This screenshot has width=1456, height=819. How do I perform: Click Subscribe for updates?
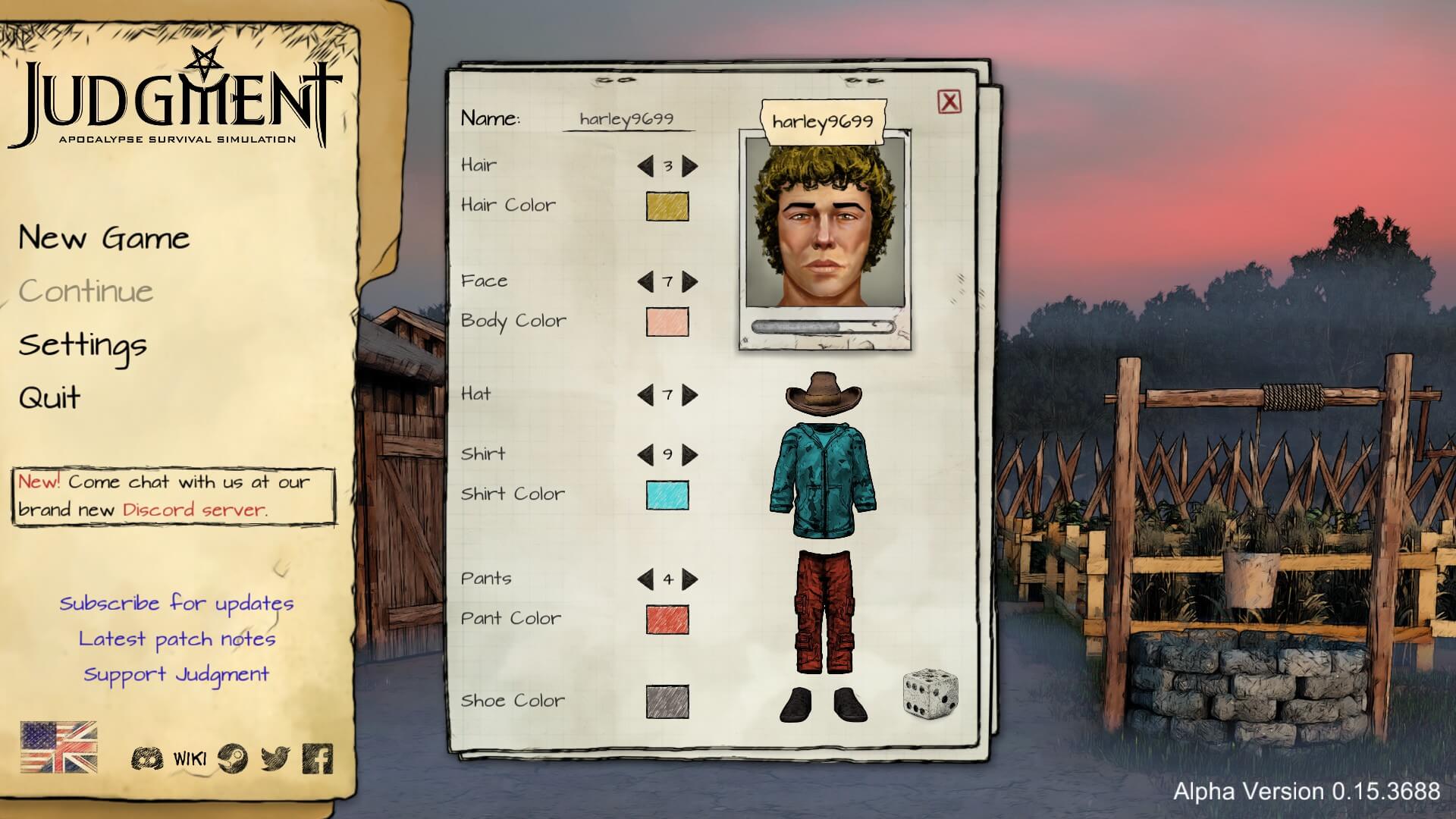coord(177,604)
